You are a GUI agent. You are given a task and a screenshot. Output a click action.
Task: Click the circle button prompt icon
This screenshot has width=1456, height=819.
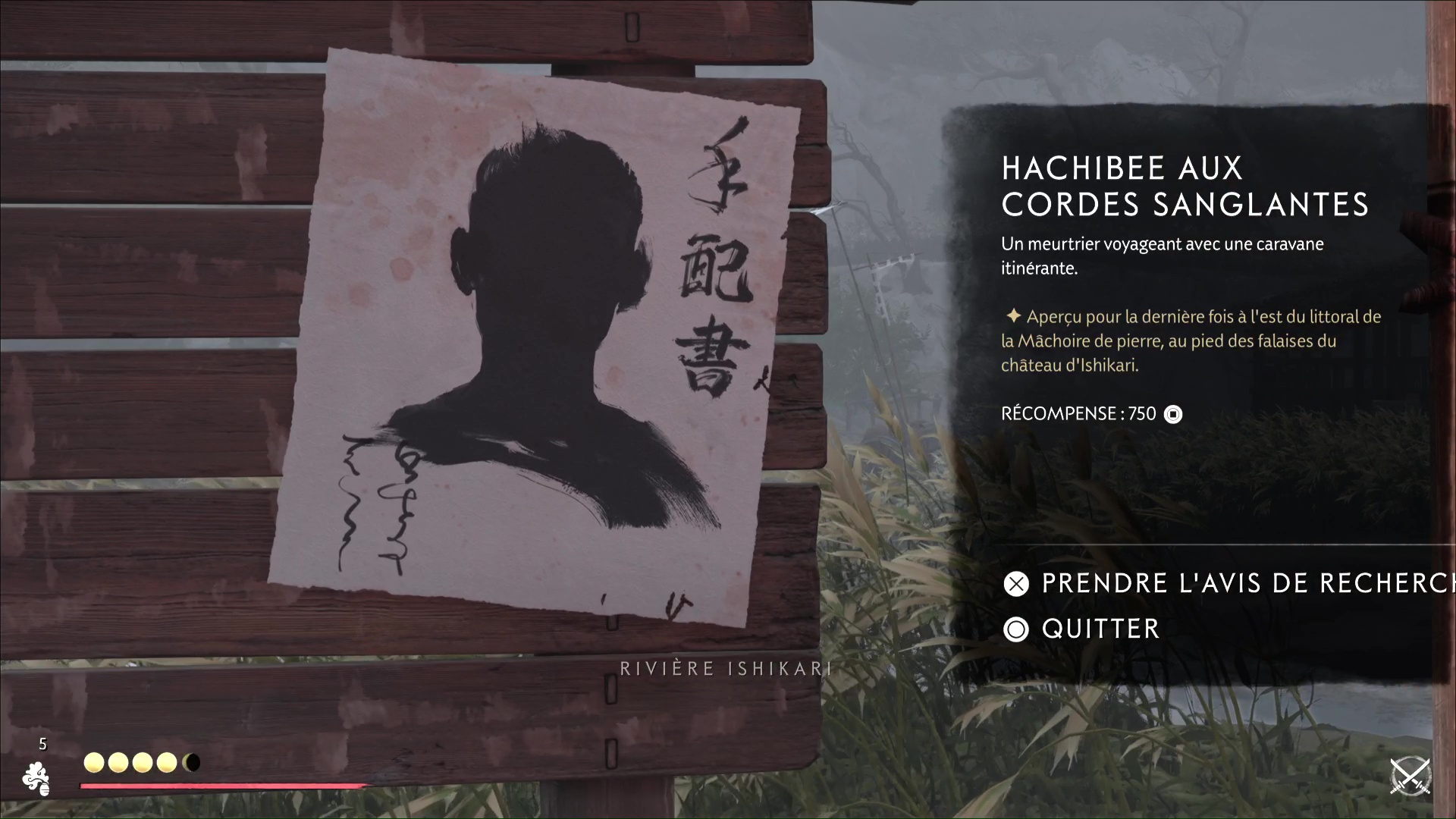(x=1015, y=629)
